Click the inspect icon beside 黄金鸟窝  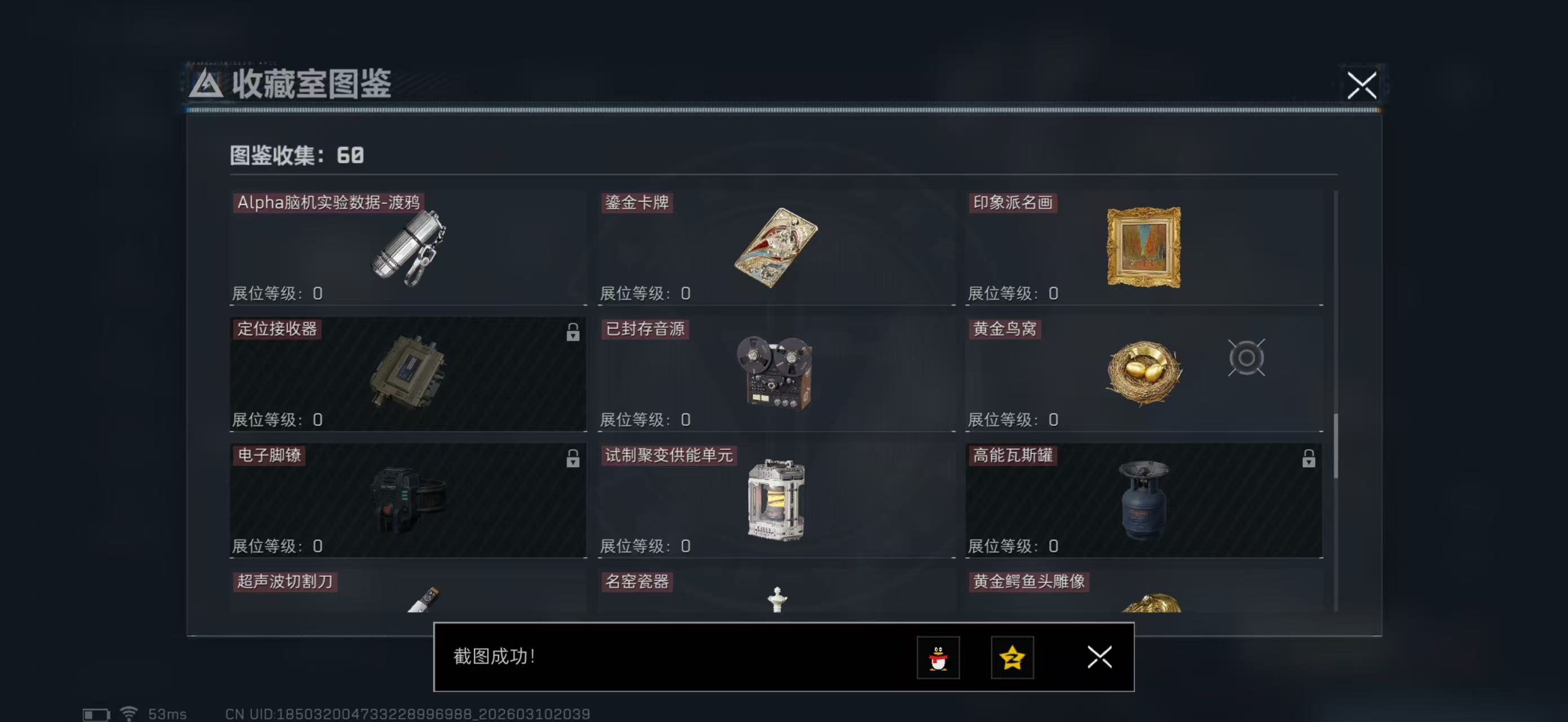(x=1247, y=358)
